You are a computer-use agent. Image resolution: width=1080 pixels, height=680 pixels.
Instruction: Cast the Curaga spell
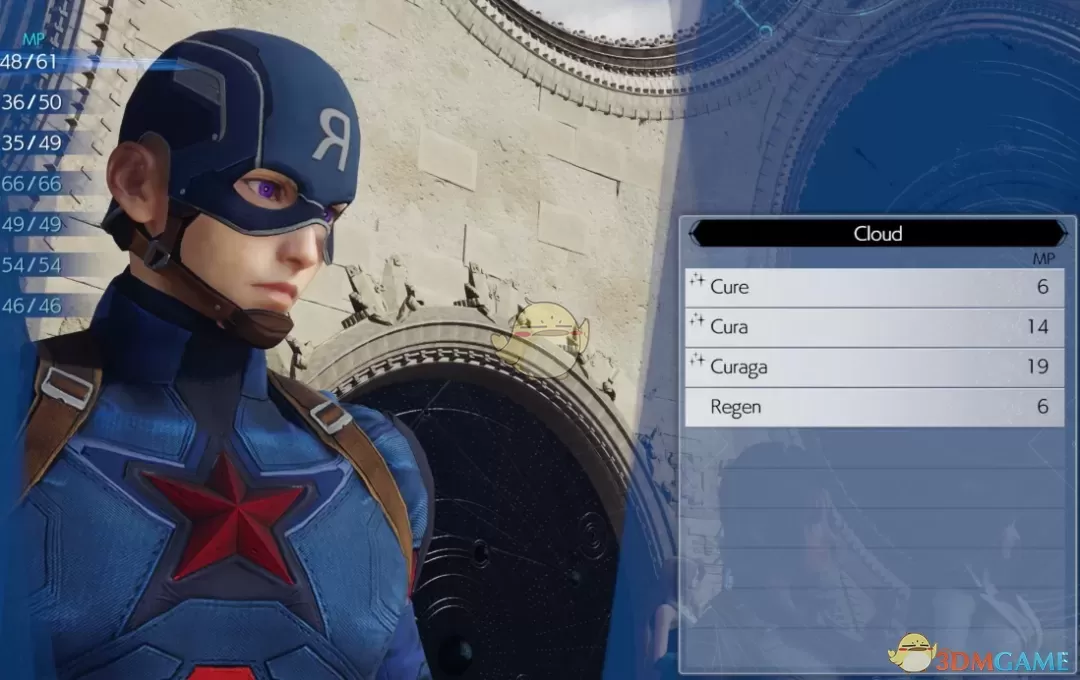(873, 367)
